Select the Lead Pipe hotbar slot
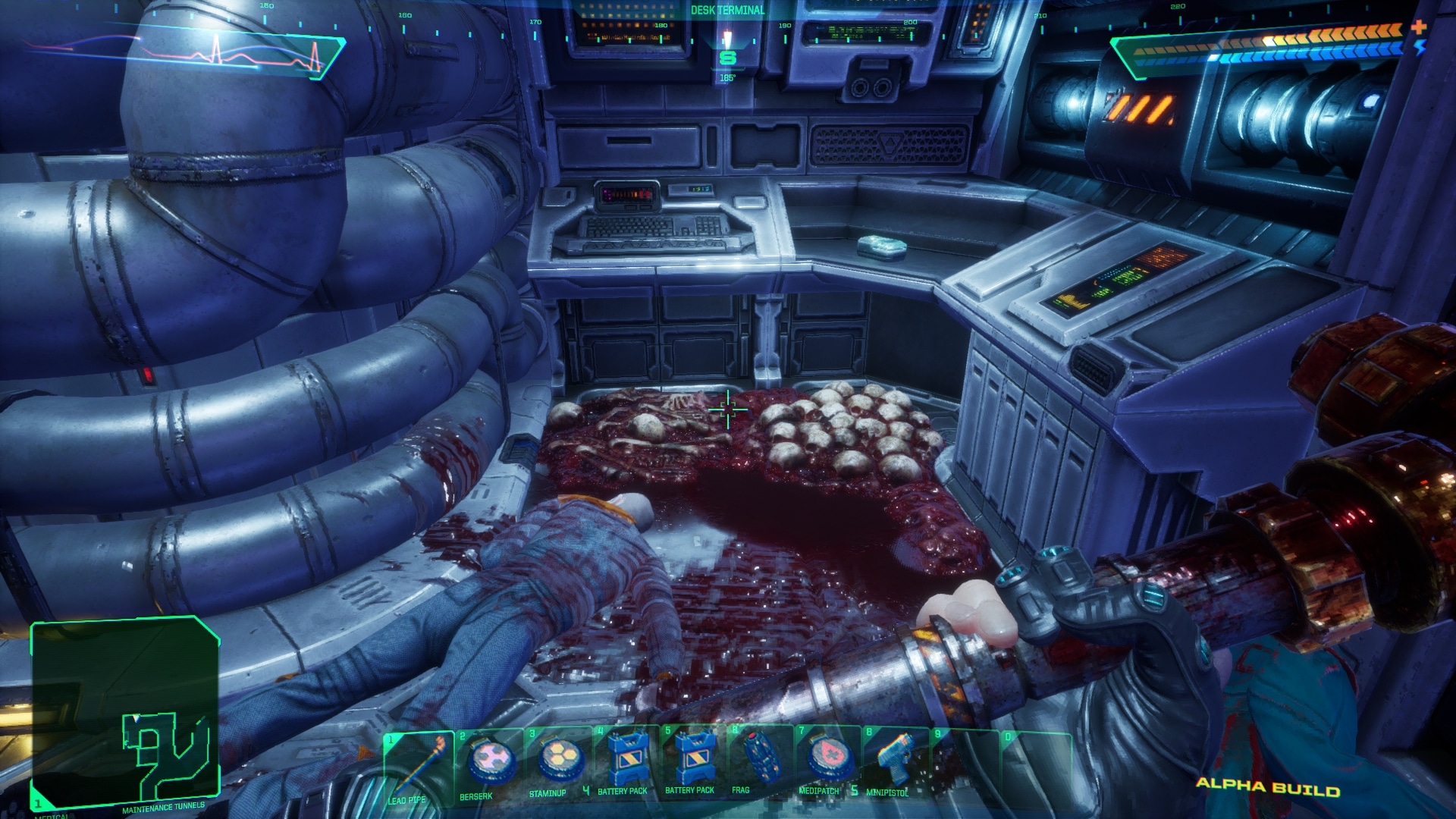The height and width of the screenshot is (819, 1456). (x=418, y=767)
